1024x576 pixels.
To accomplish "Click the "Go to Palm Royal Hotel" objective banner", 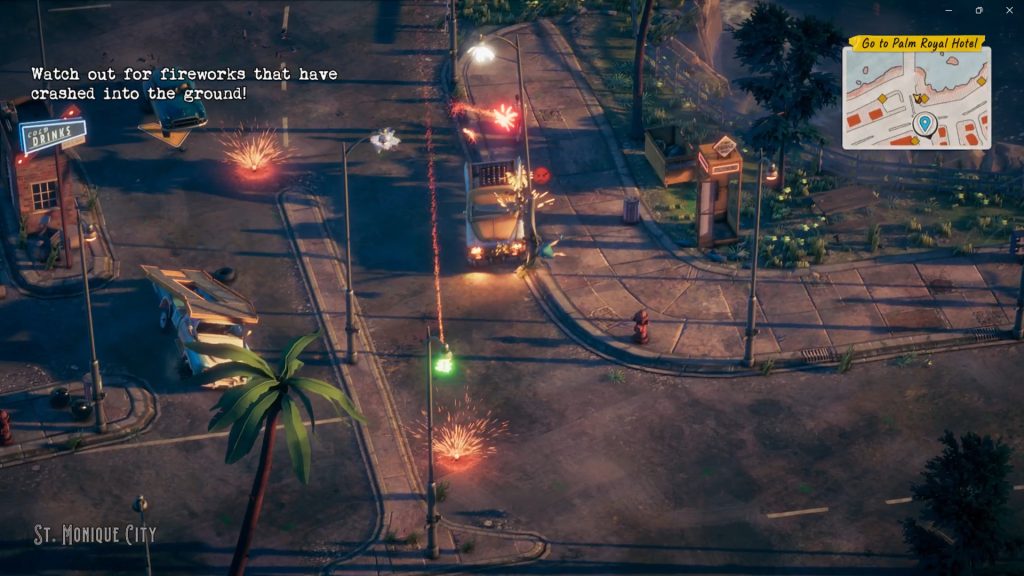I will tap(917, 43).
